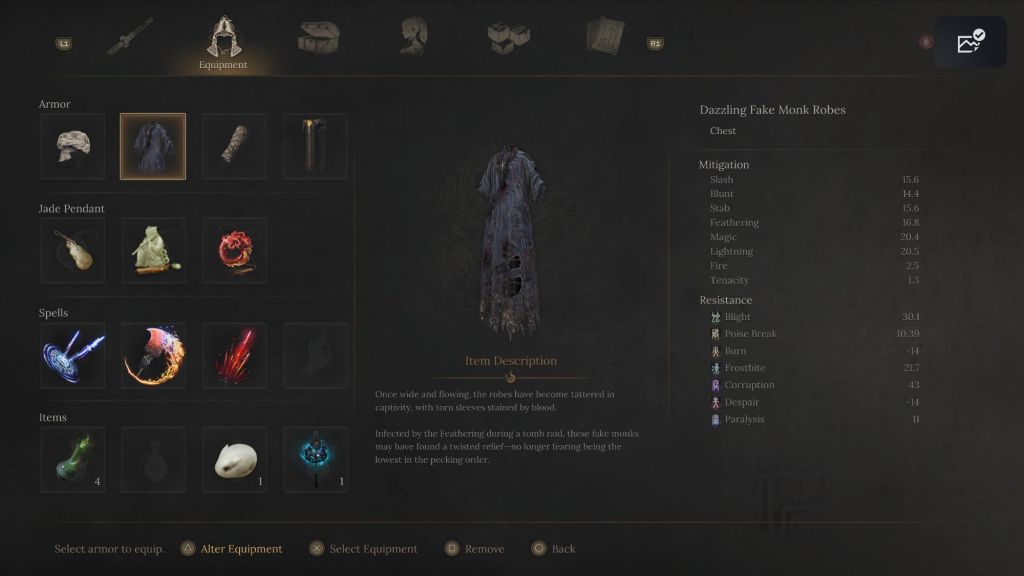Open the paper documents tab
The height and width of the screenshot is (576, 1024).
pyautogui.click(x=605, y=37)
